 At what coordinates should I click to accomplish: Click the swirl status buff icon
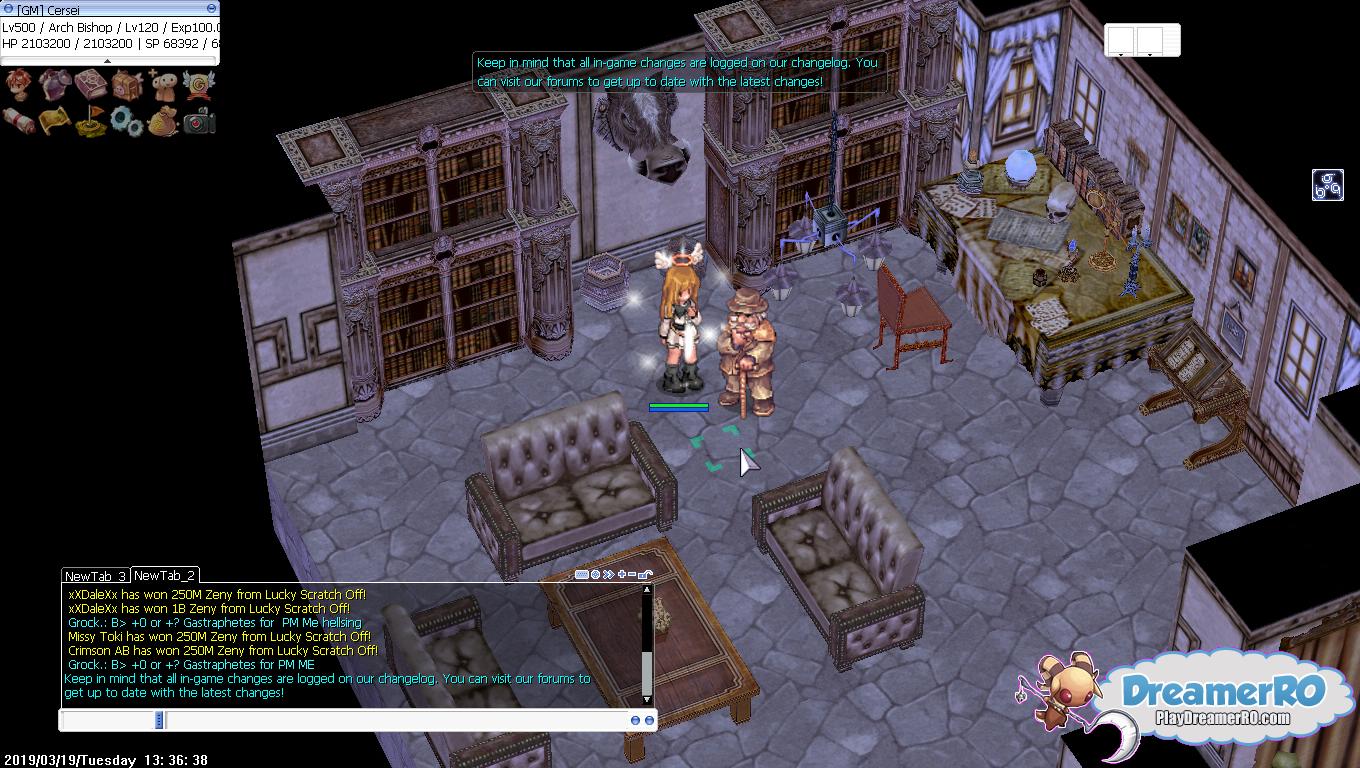point(1327,185)
